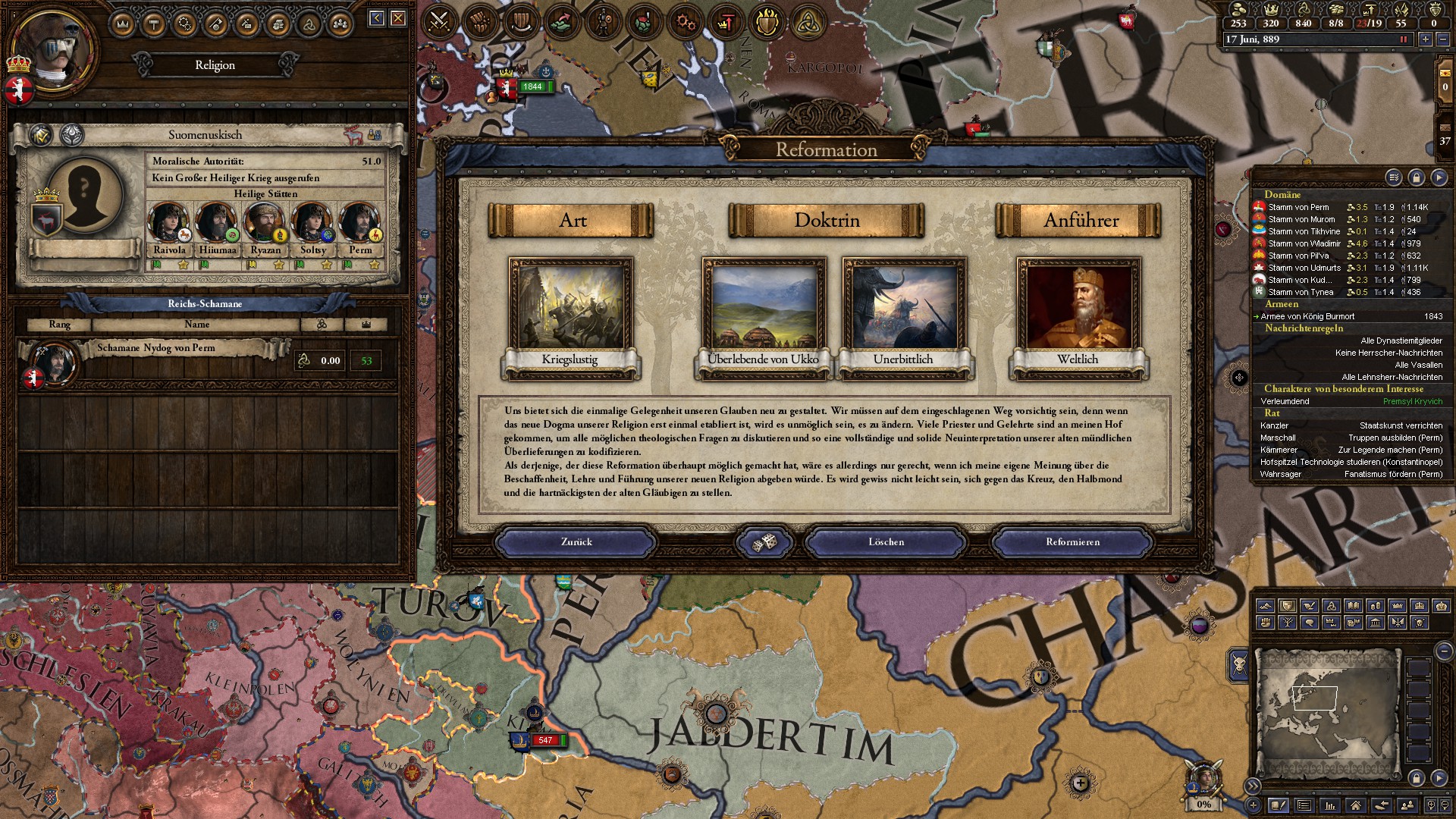
Task: Confirm with the Reformieren button
Action: point(1072,542)
